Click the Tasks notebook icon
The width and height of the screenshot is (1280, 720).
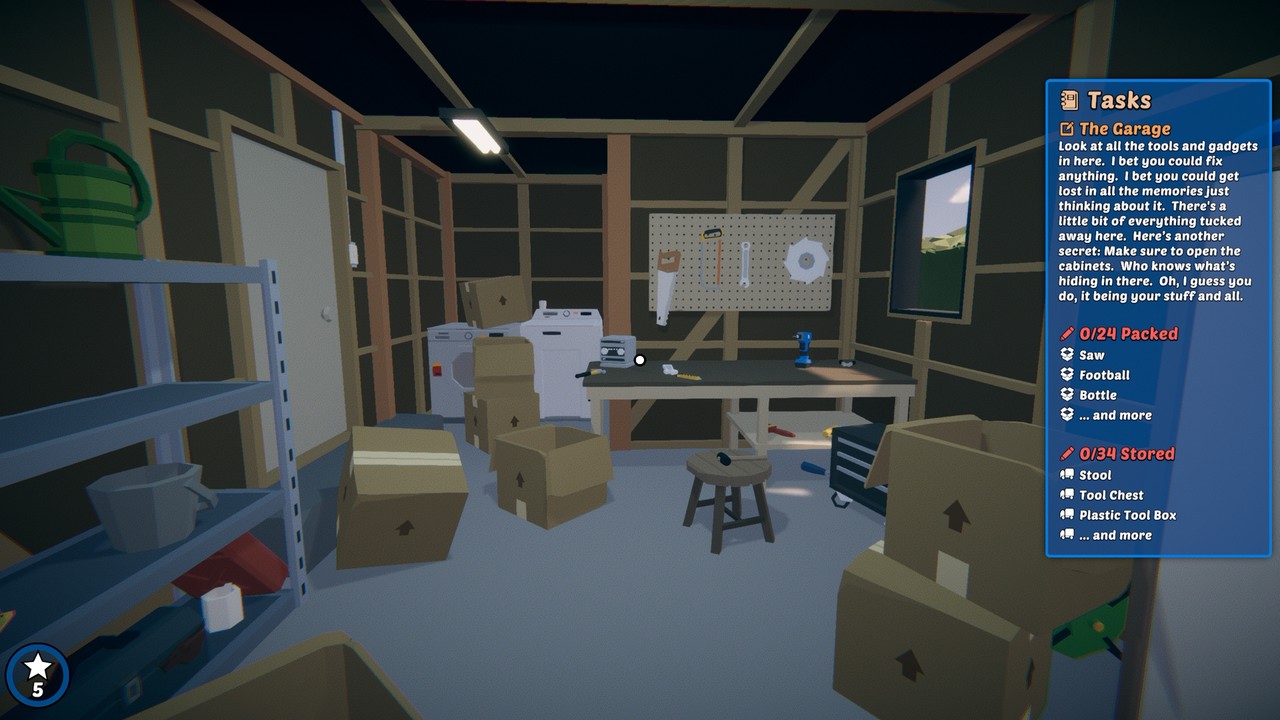coord(1069,100)
